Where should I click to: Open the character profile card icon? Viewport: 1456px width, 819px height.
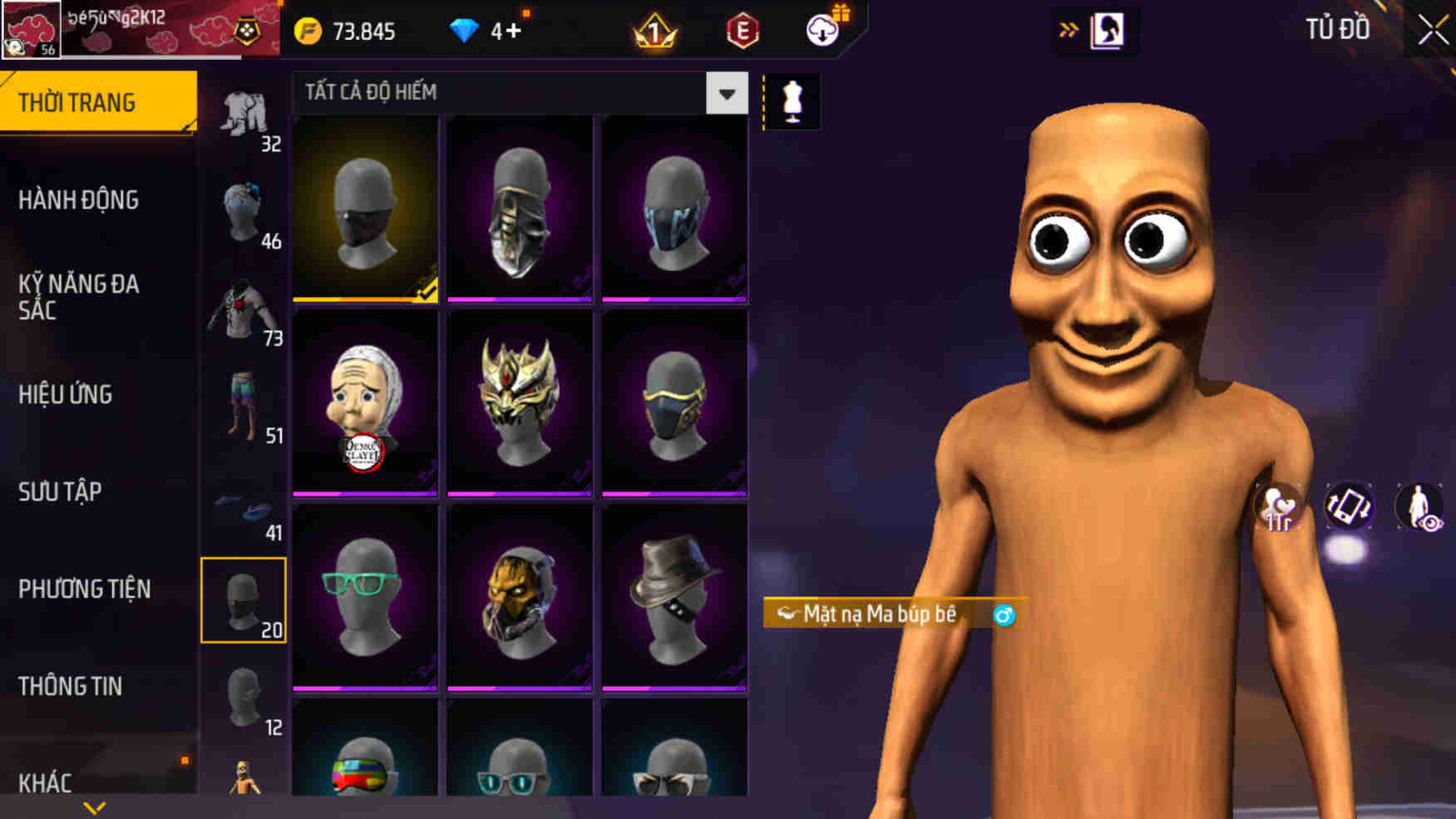[1106, 32]
